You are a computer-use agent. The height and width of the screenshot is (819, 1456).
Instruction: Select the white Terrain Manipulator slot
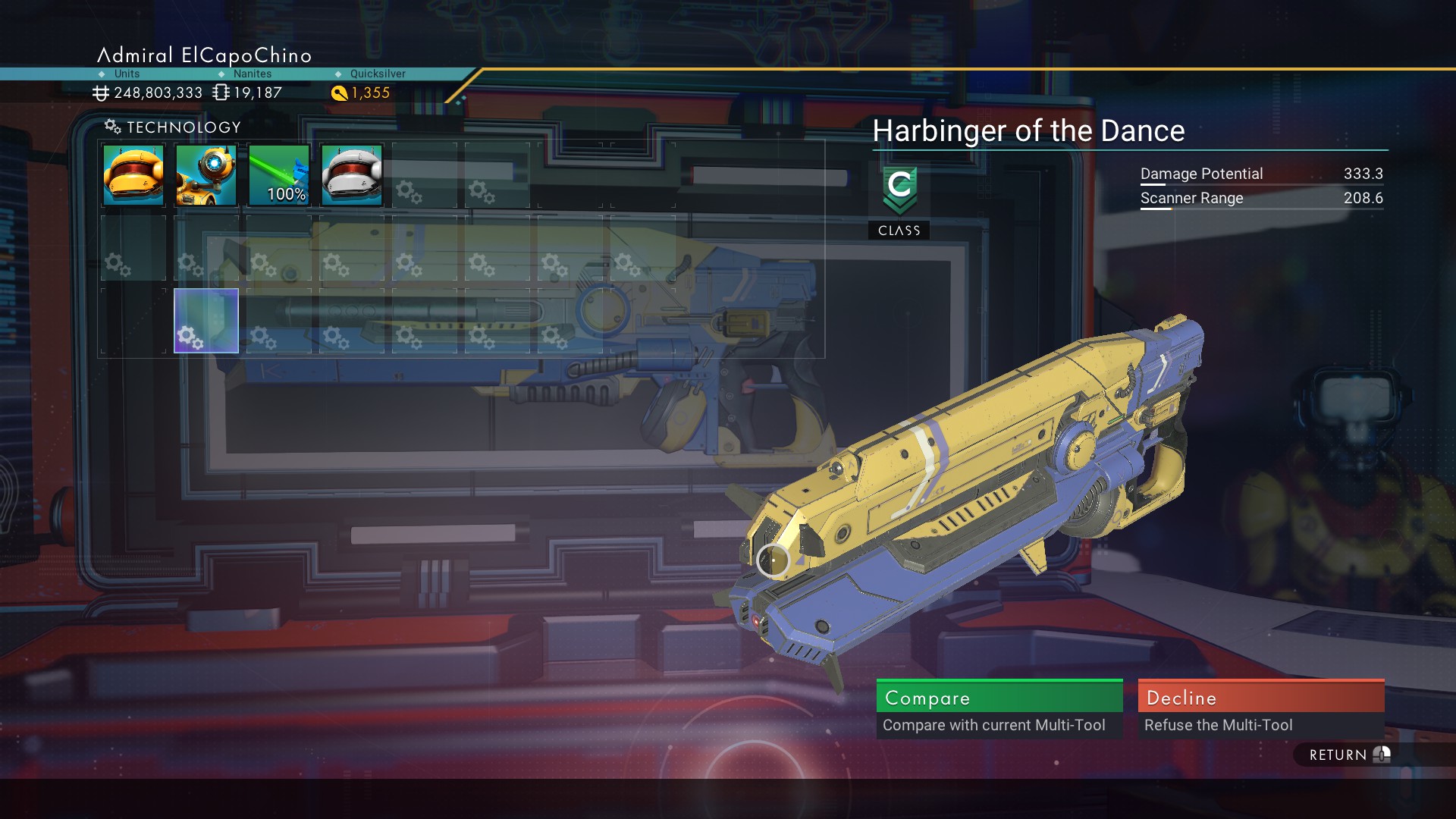pos(352,175)
